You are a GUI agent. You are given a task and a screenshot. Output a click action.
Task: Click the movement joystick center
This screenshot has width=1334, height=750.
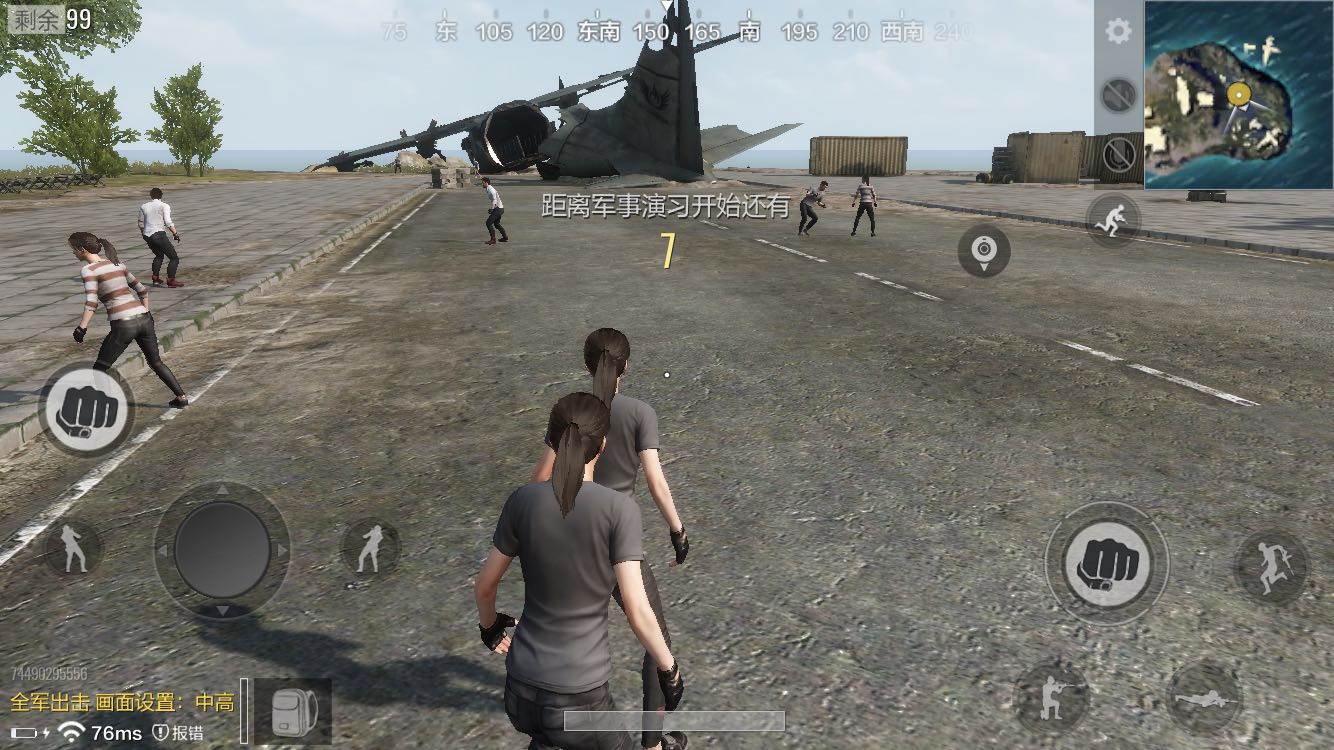(222, 550)
